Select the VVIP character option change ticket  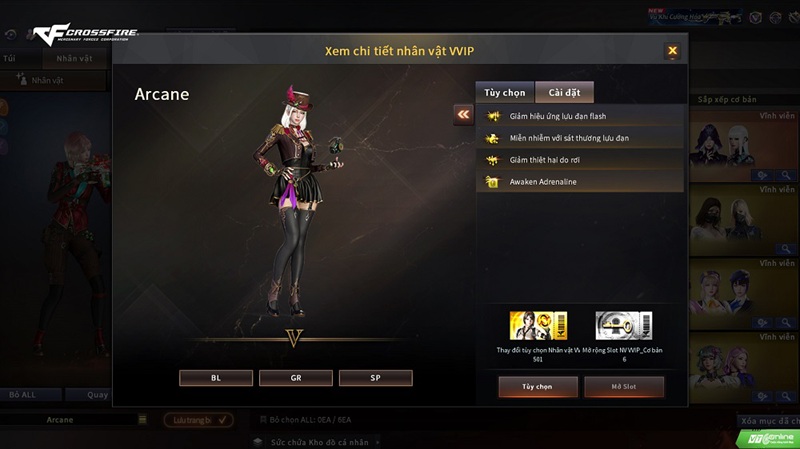pyautogui.click(x=539, y=326)
